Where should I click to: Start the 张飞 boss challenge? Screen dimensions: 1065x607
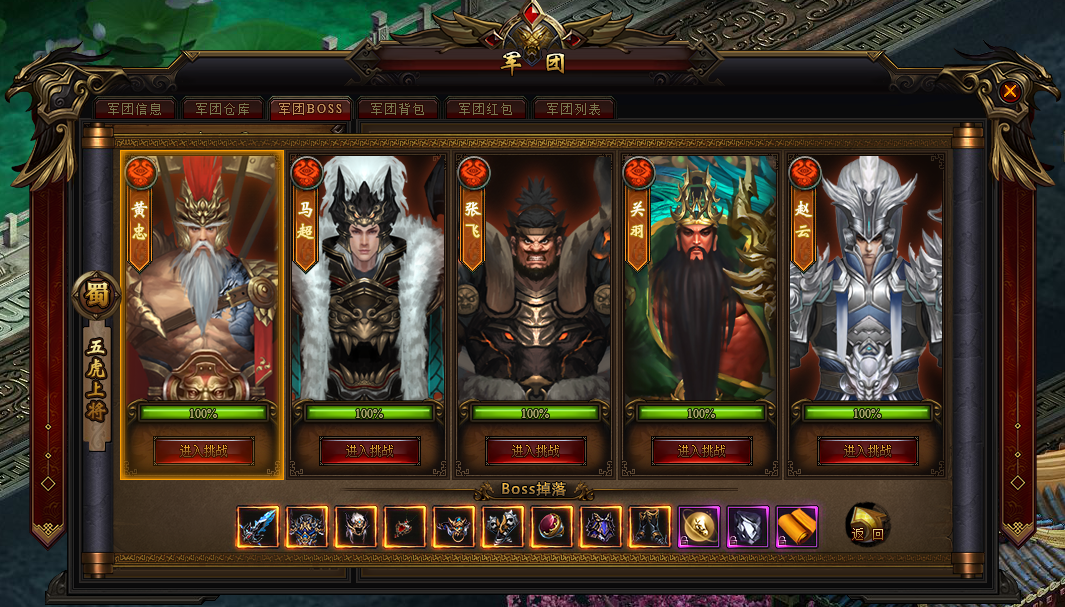(535, 451)
